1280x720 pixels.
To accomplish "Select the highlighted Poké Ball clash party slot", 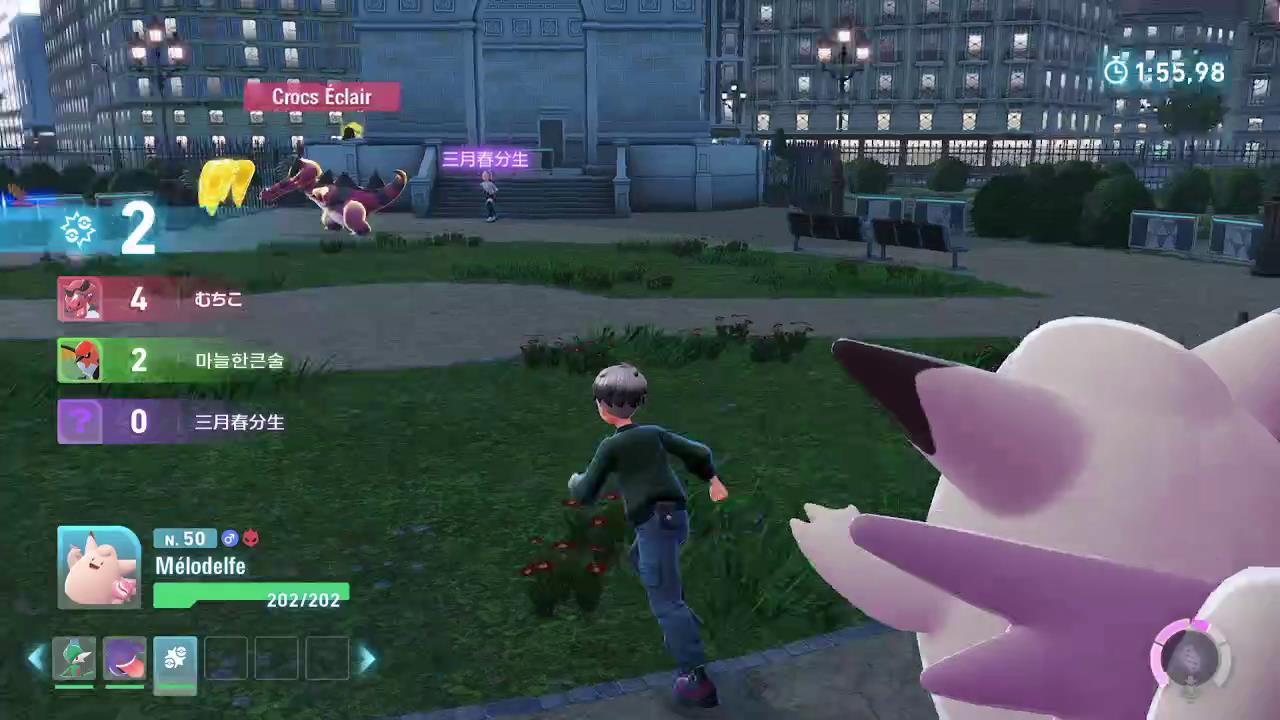I will pos(175,659).
